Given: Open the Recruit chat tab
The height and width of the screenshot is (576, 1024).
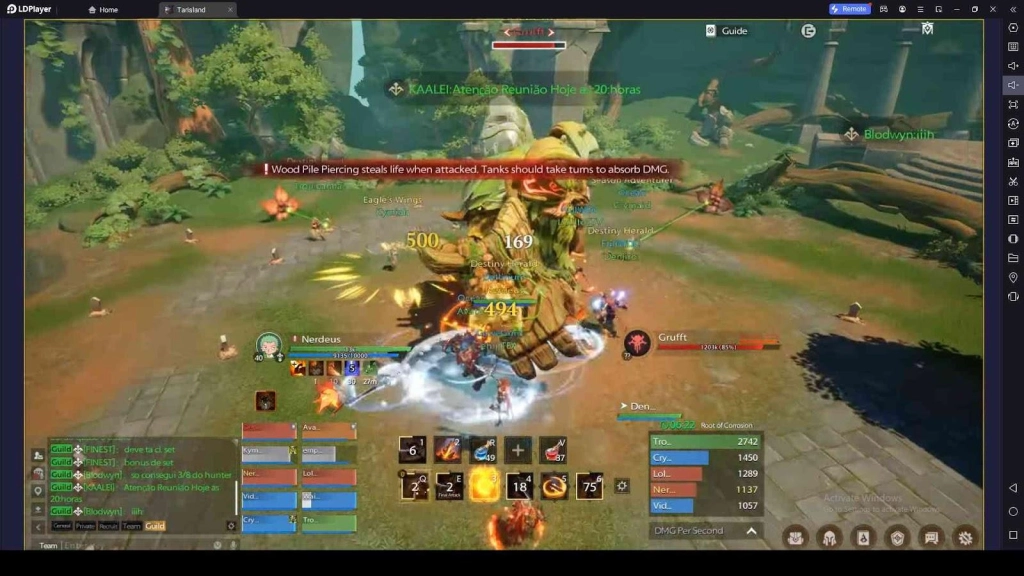Looking at the screenshot, I should (x=109, y=526).
